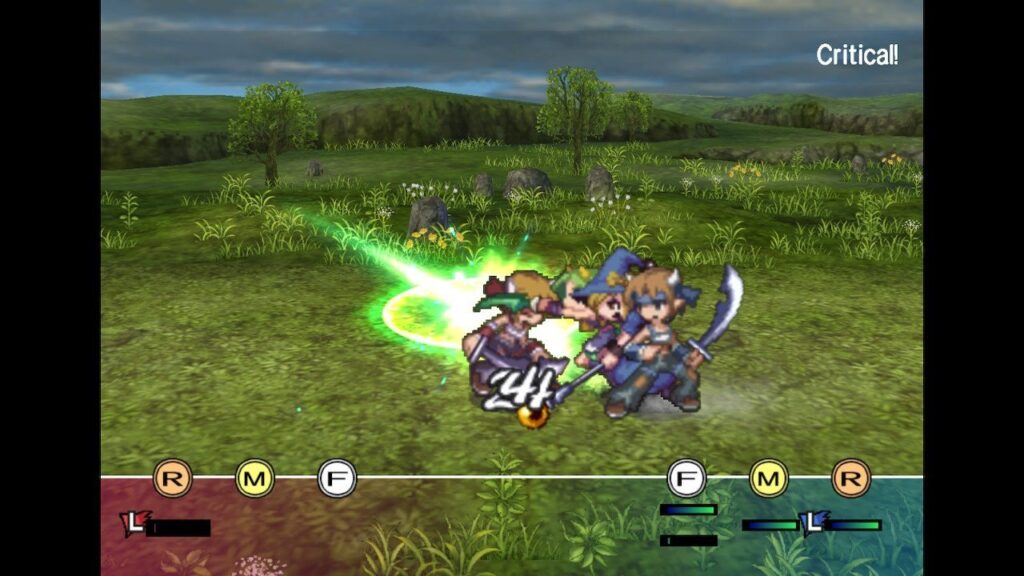Select the R row marker on the blue side
The width and height of the screenshot is (1024, 576).
(851, 478)
